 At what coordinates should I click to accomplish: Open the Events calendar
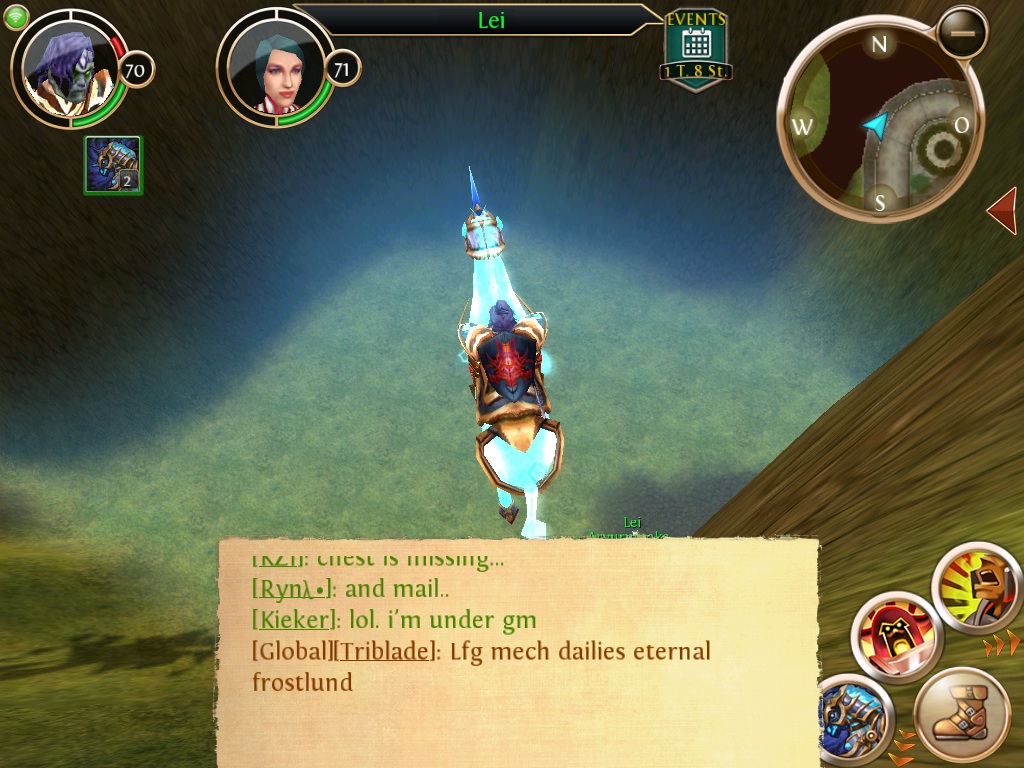695,47
